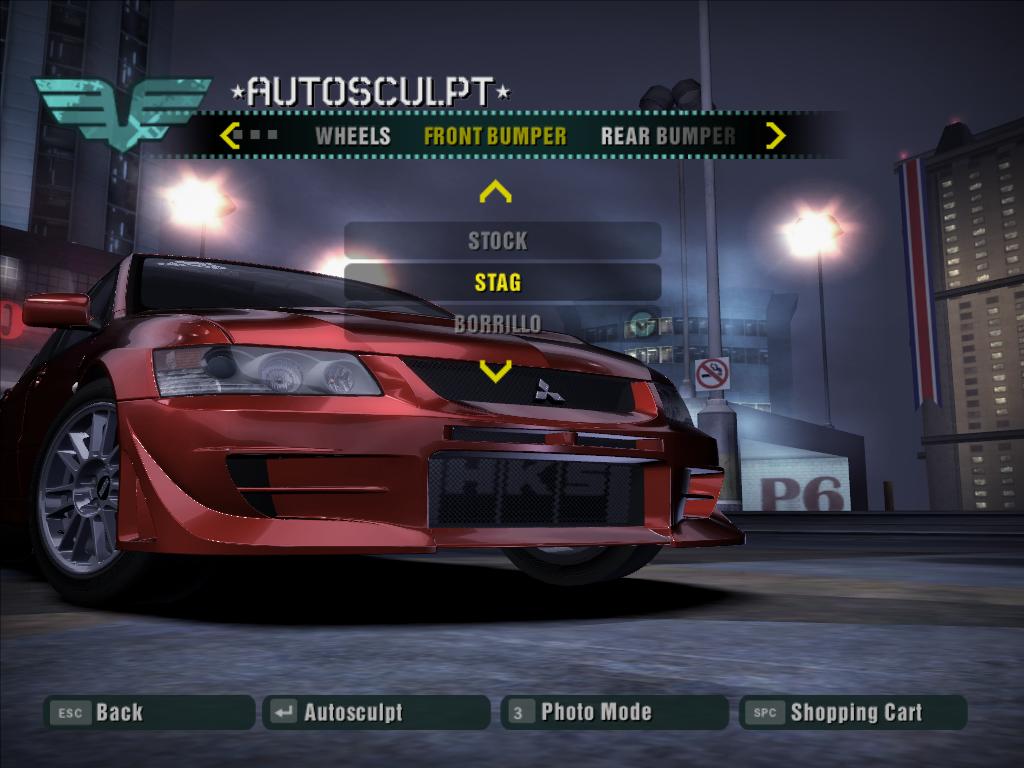Go Back to the previous menu
1024x768 pixels.
tap(149, 713)
